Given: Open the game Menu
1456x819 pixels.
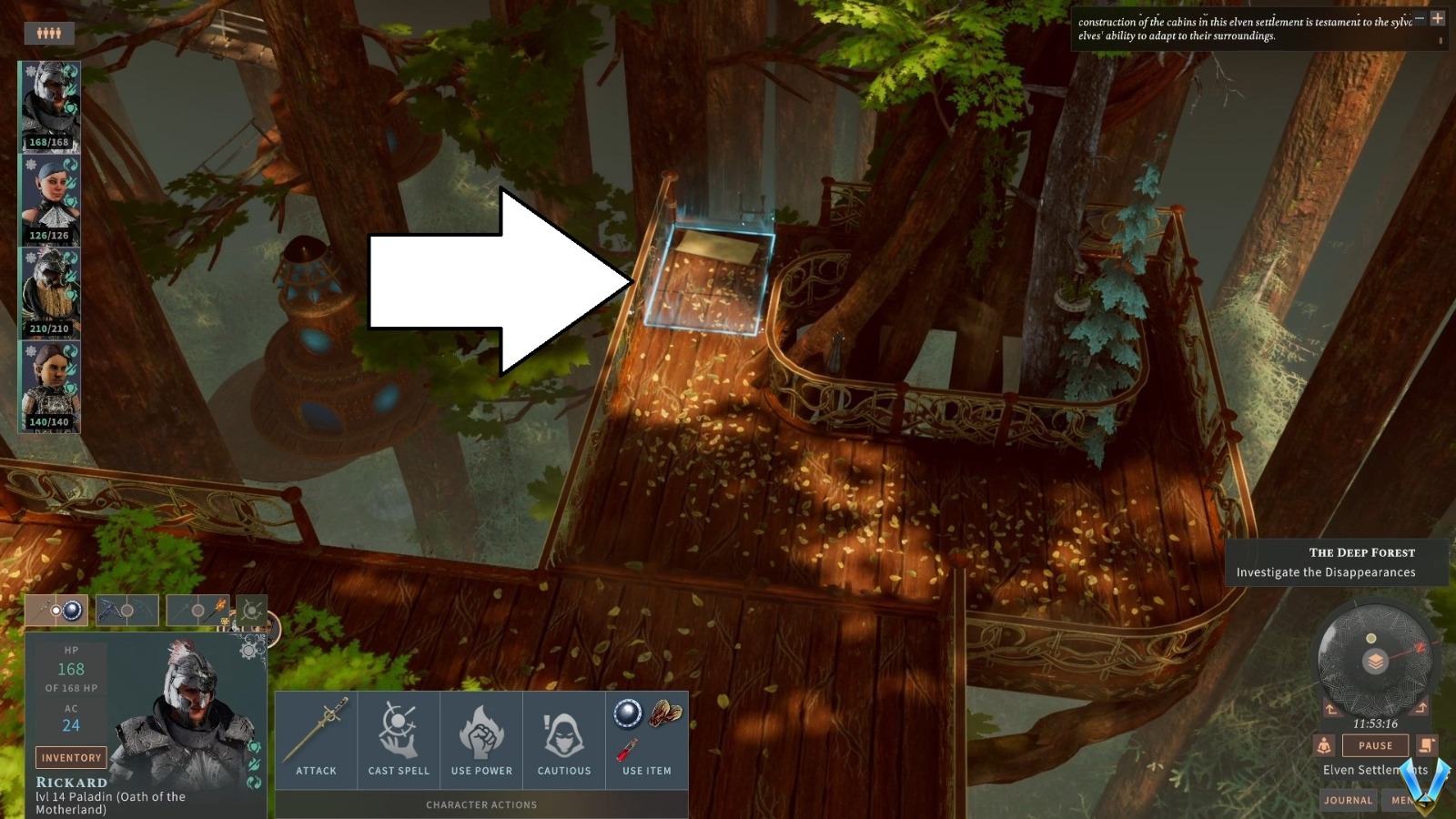Looking at the screenshot, I should (x=1403, y=800).
